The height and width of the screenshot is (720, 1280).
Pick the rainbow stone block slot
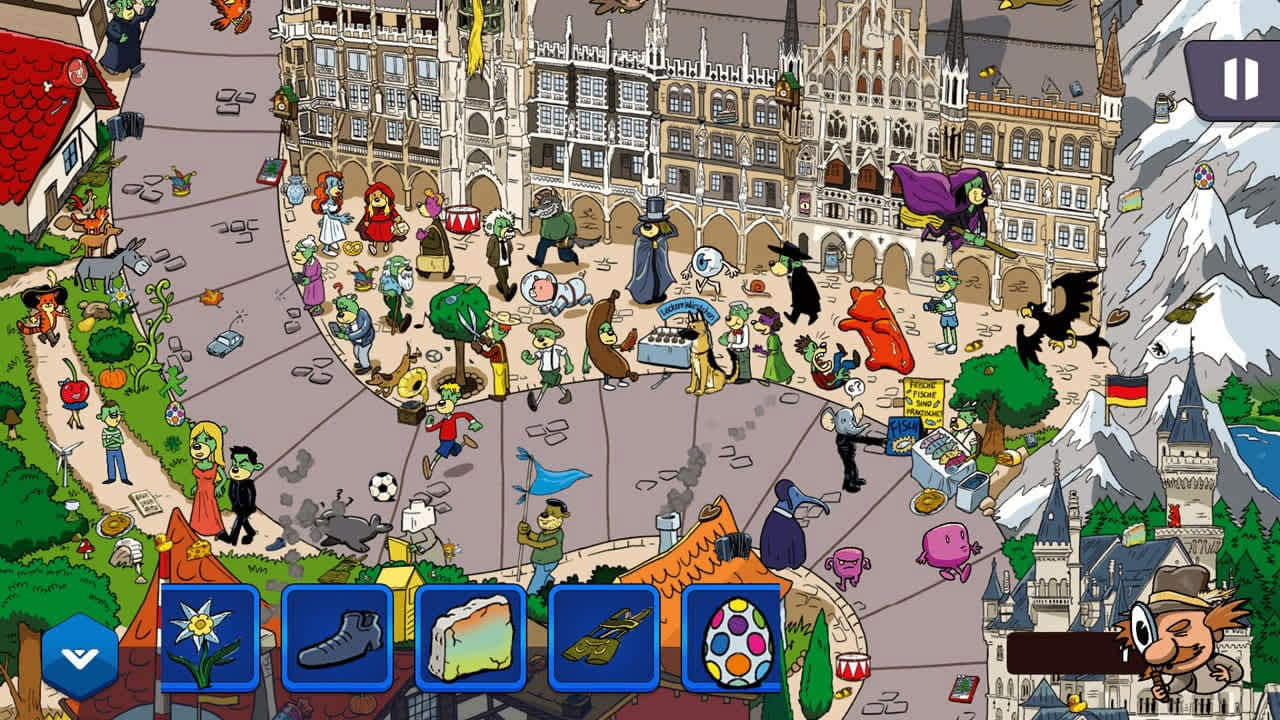pos(470,638)
